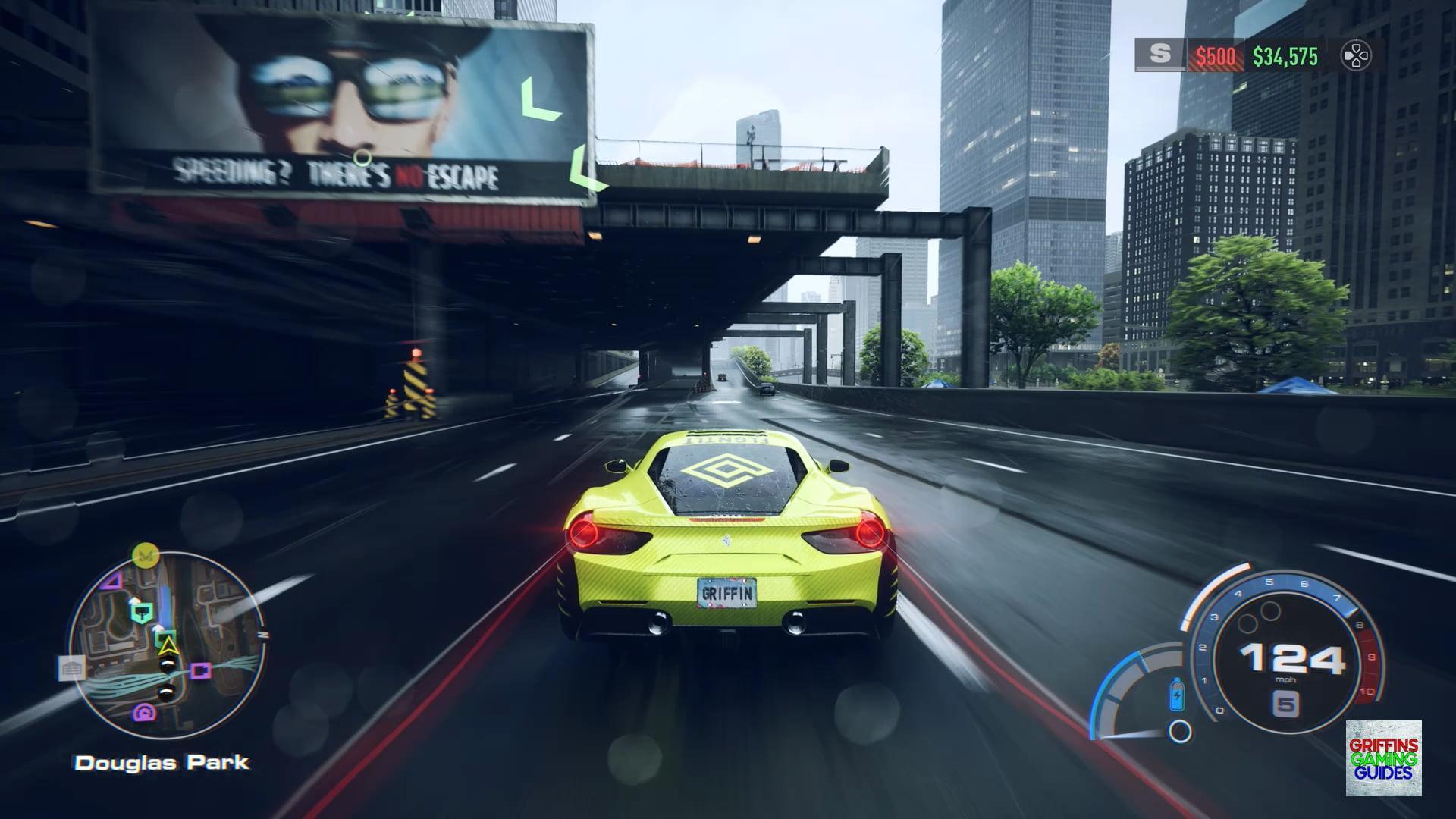Click the purple triangle marker on the minimap
1456x819 pixels.
coord(112,582)
